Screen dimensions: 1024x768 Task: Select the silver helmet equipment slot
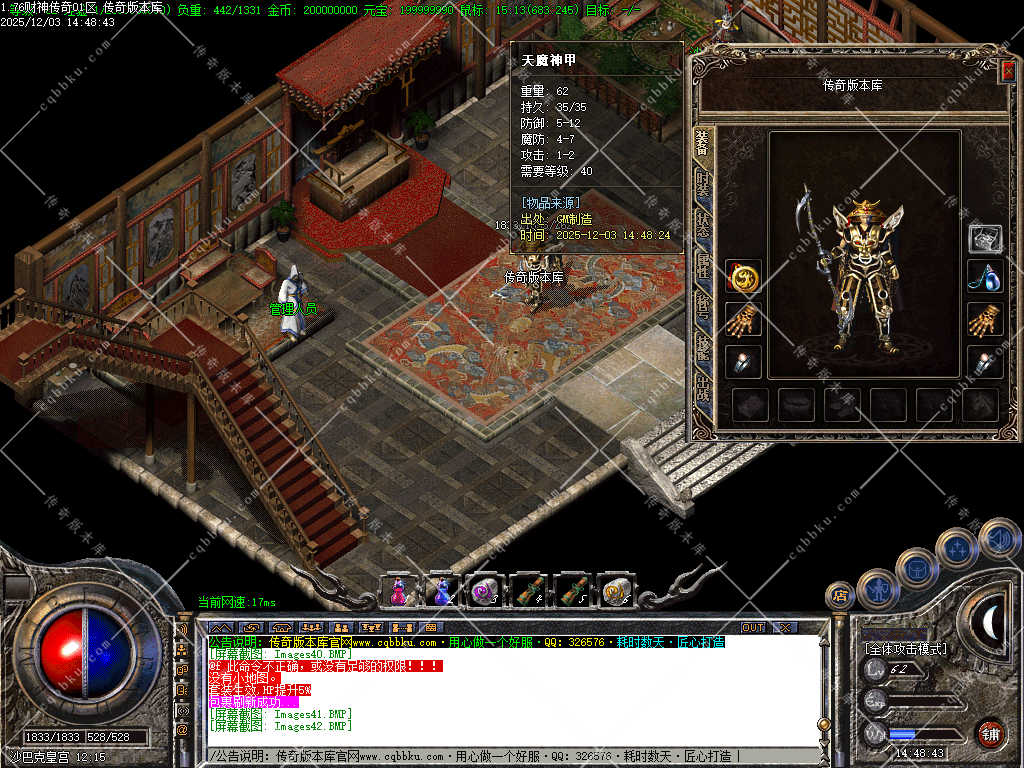(x=985, y=238)
